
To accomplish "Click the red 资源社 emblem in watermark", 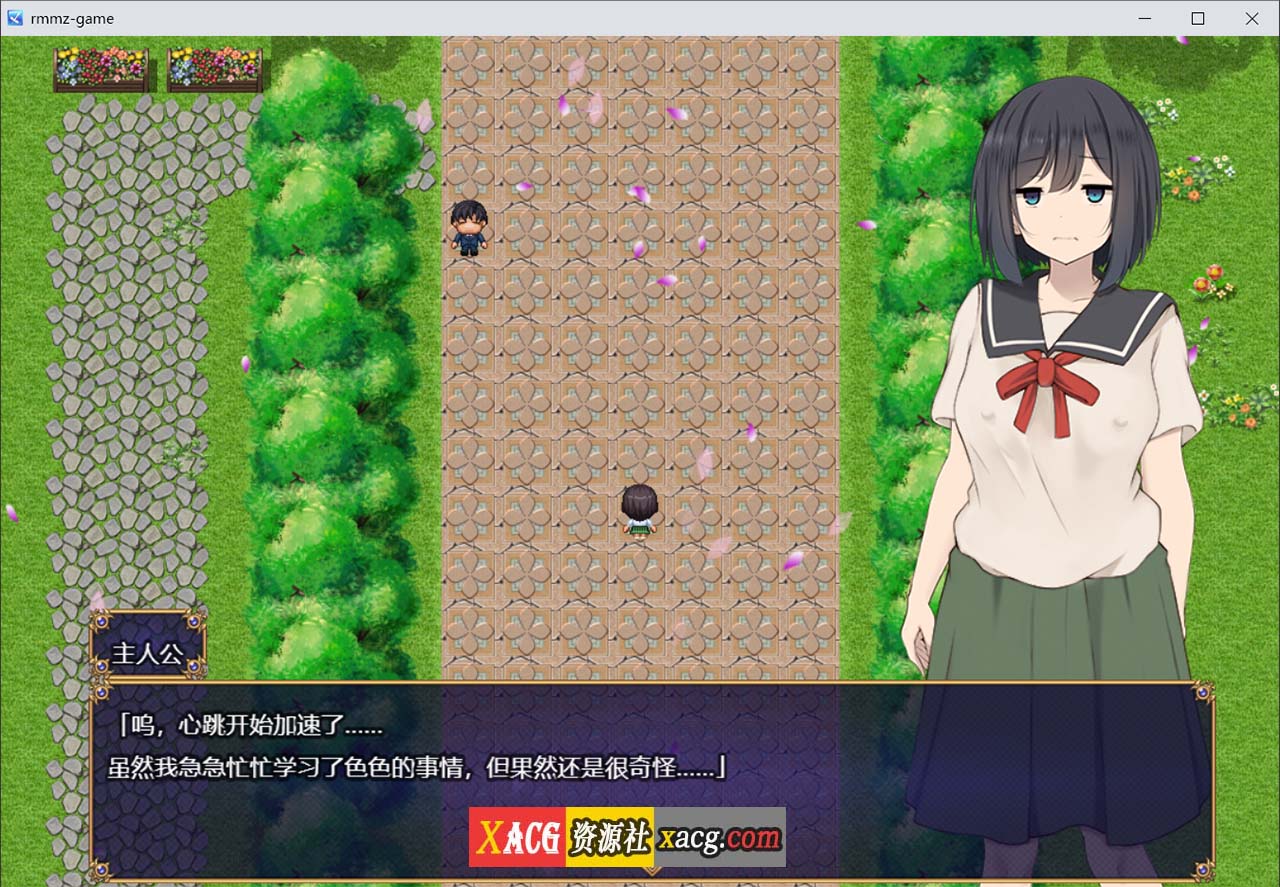I will tap(610, 838).
